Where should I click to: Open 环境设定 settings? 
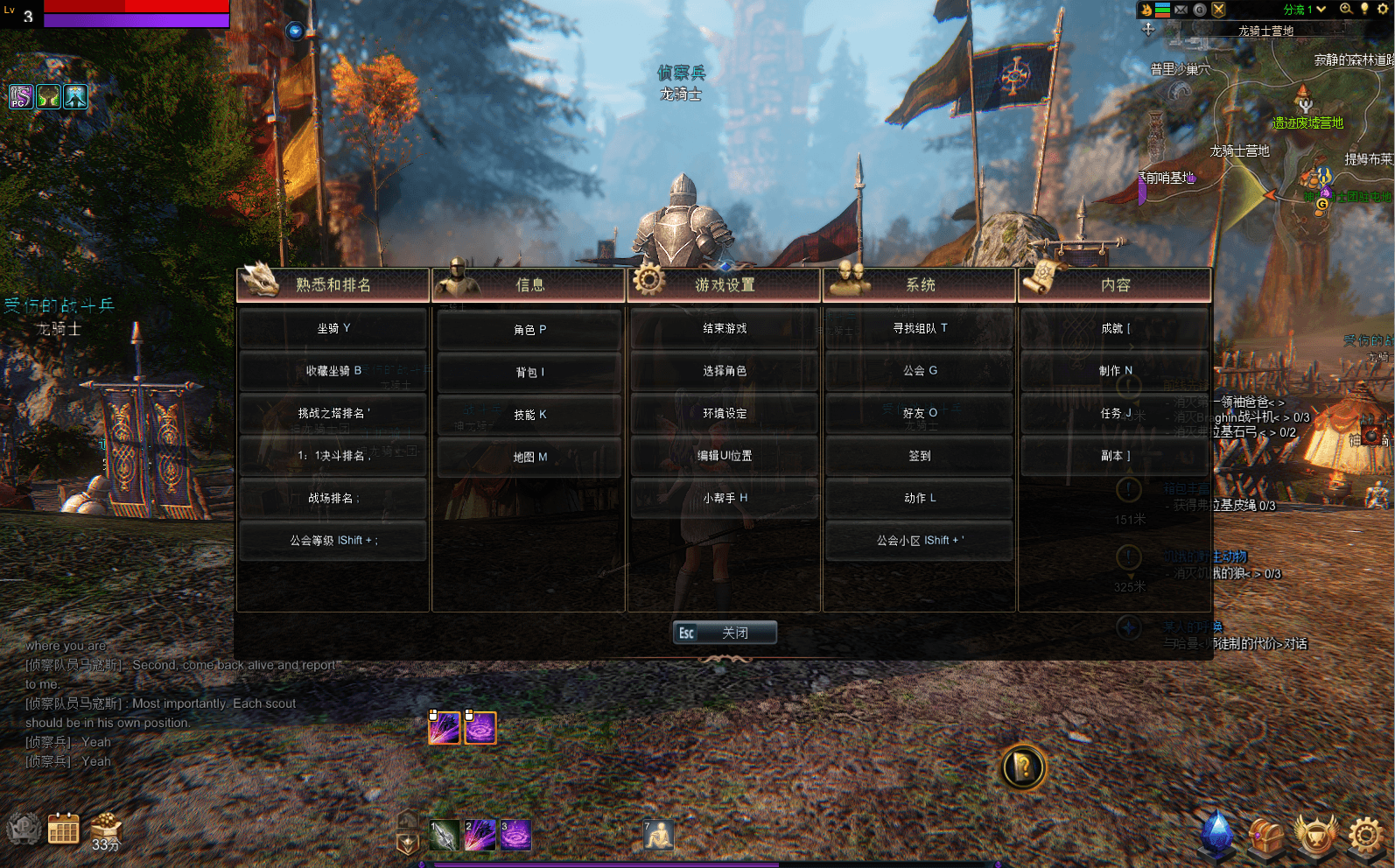click(725, 413)
